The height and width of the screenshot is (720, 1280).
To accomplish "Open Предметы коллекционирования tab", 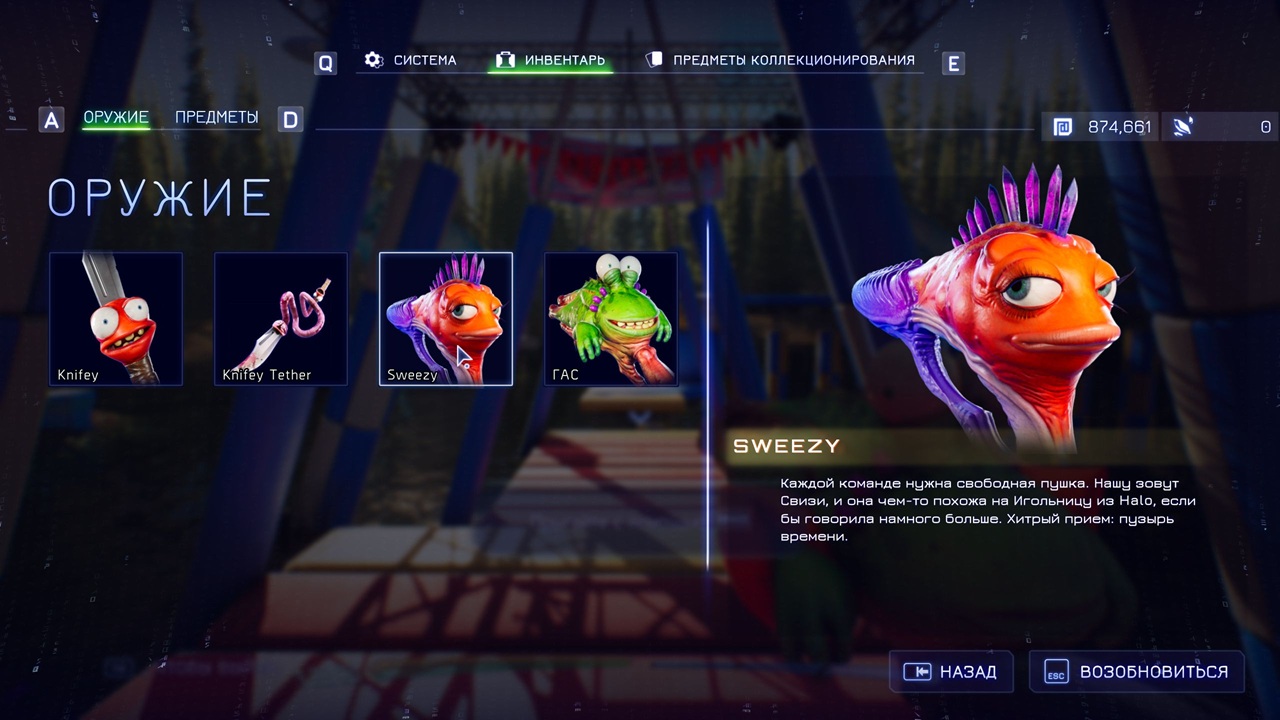I will click(x=780, y=60).
